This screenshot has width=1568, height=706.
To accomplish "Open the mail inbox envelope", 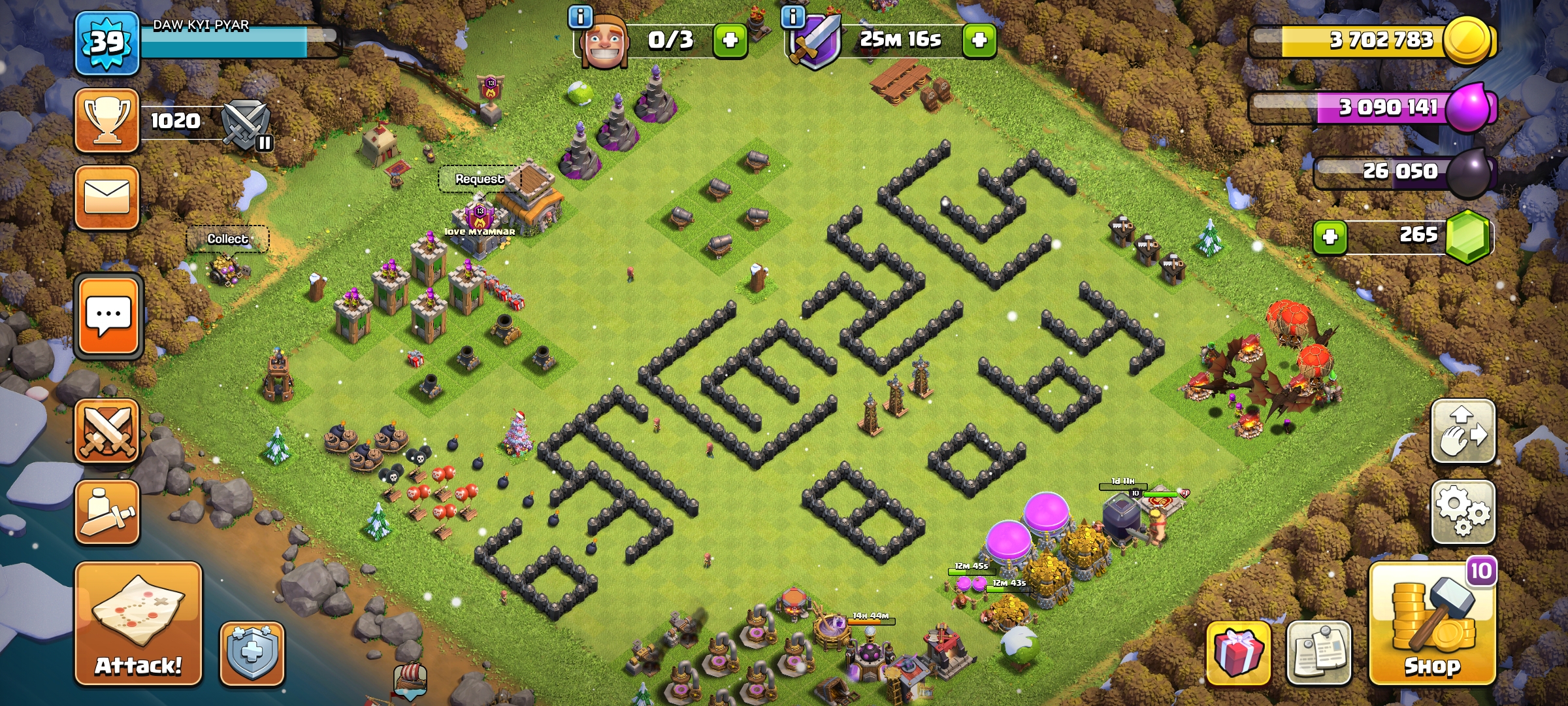I will pyautogui.click(x=107, y=197).
